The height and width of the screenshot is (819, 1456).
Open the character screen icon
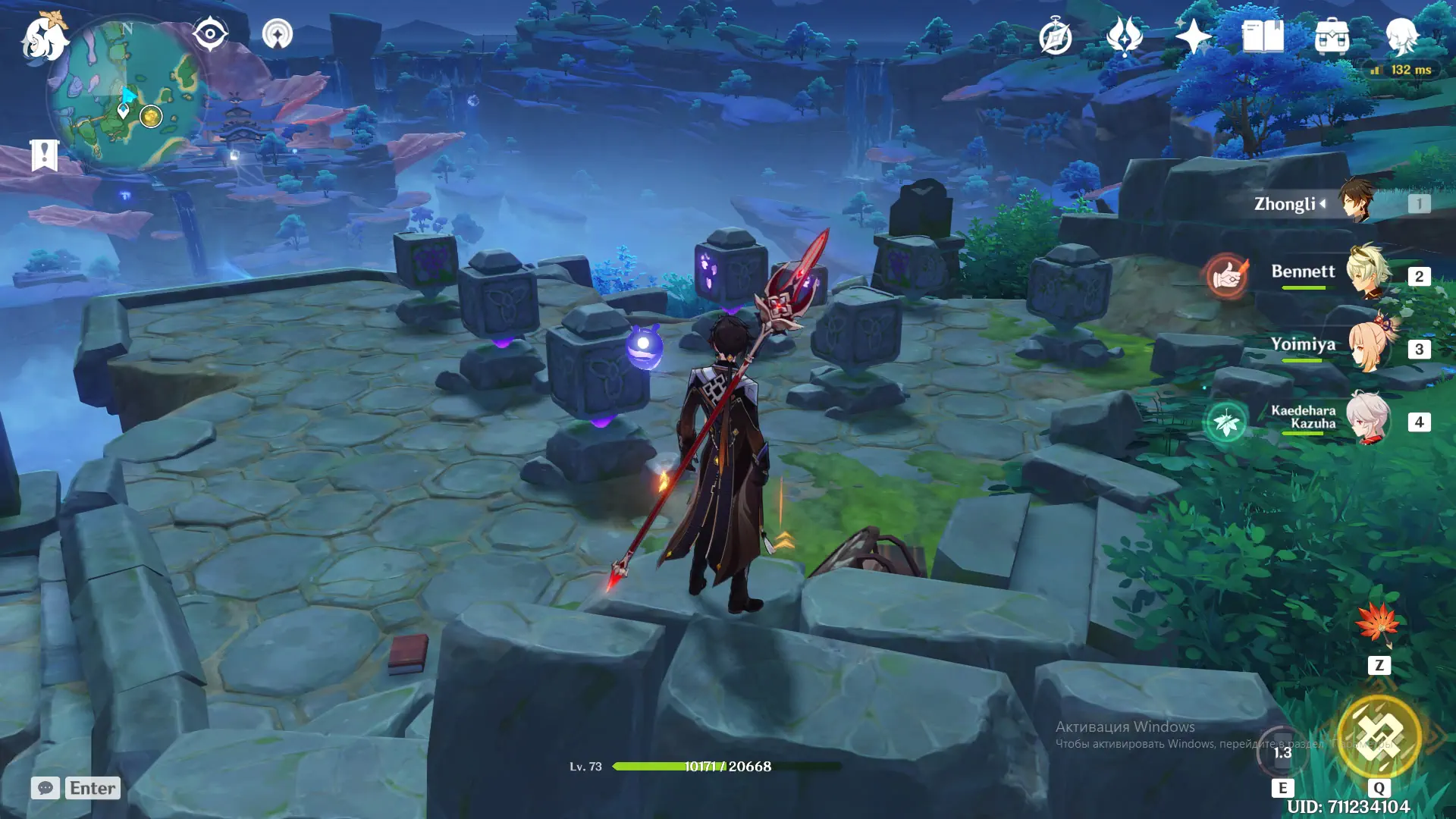coord(1401,36)
